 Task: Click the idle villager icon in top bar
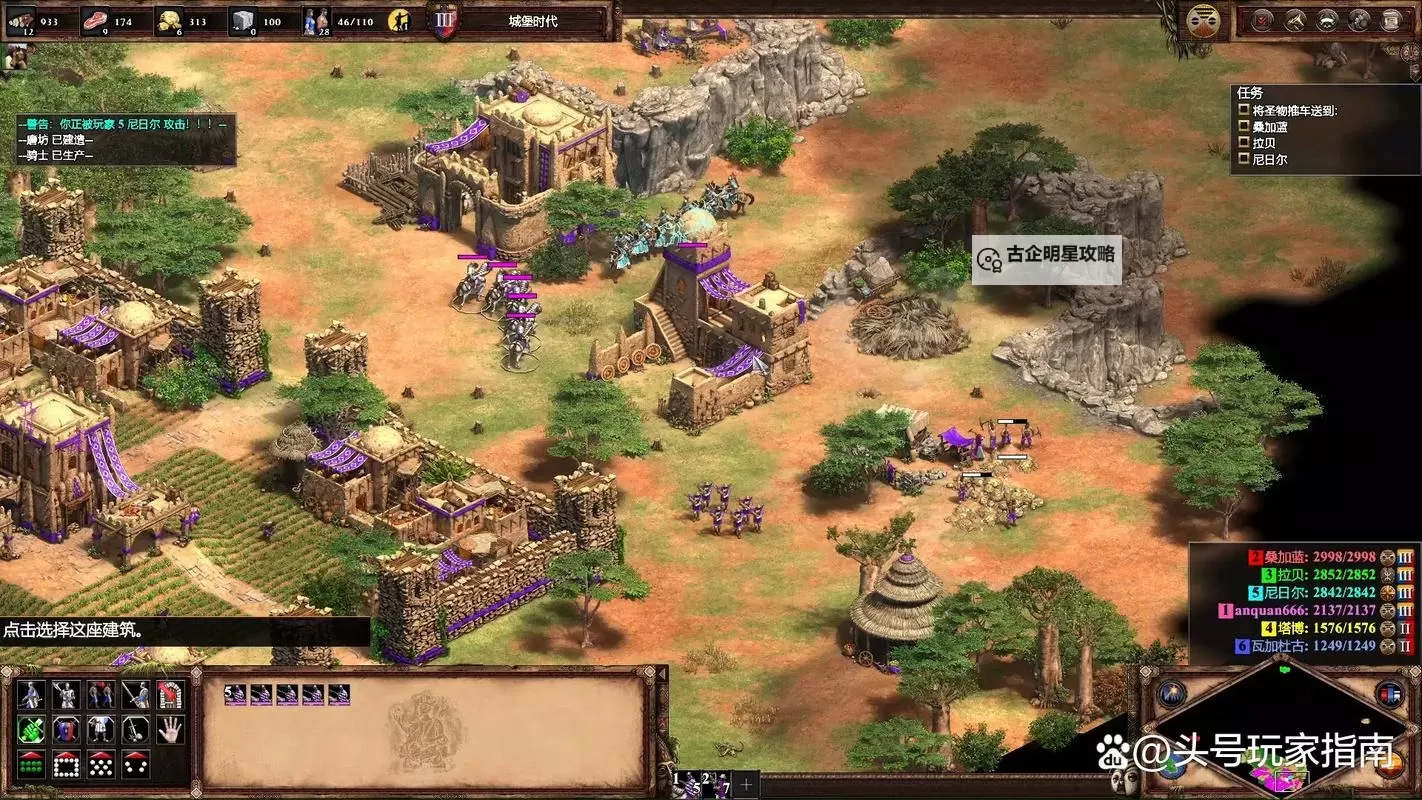coord(399,20)
